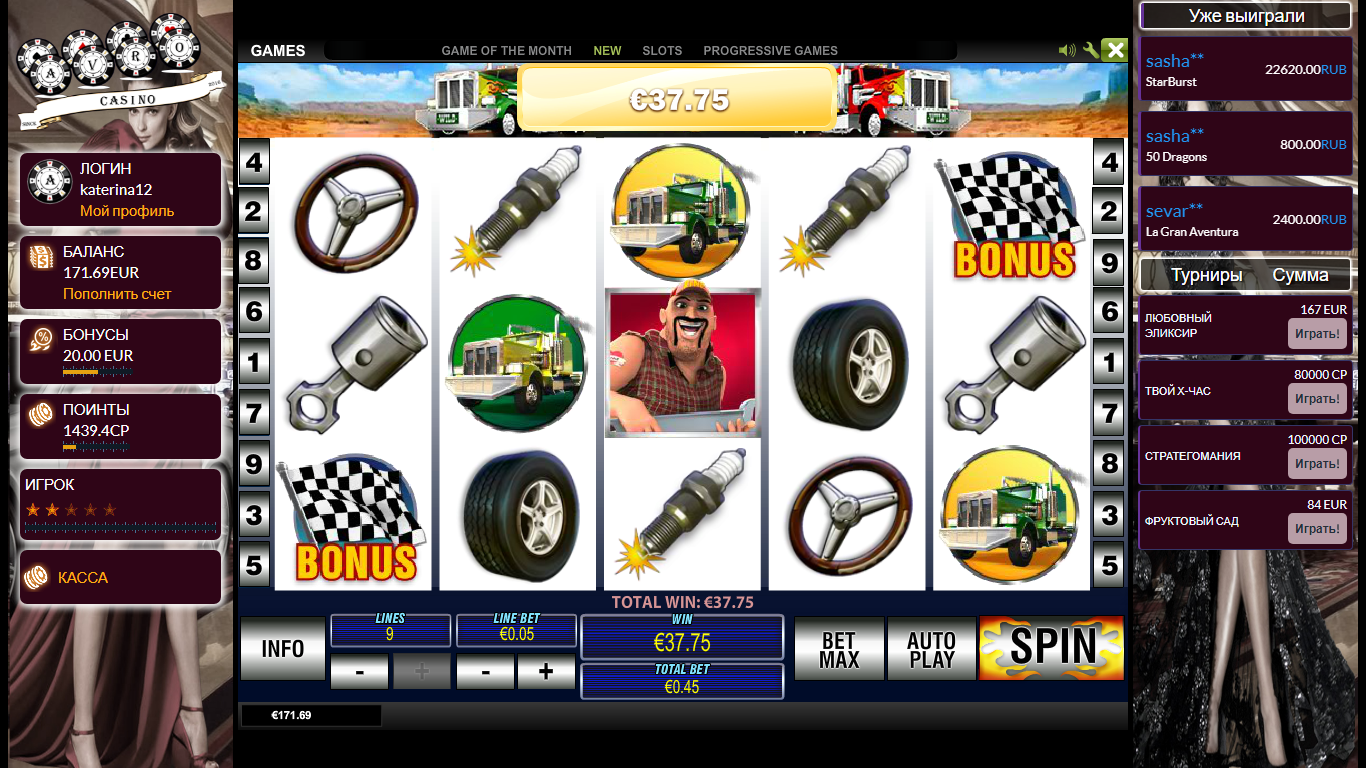Close the game window with X

click(x=1115, y=50)
